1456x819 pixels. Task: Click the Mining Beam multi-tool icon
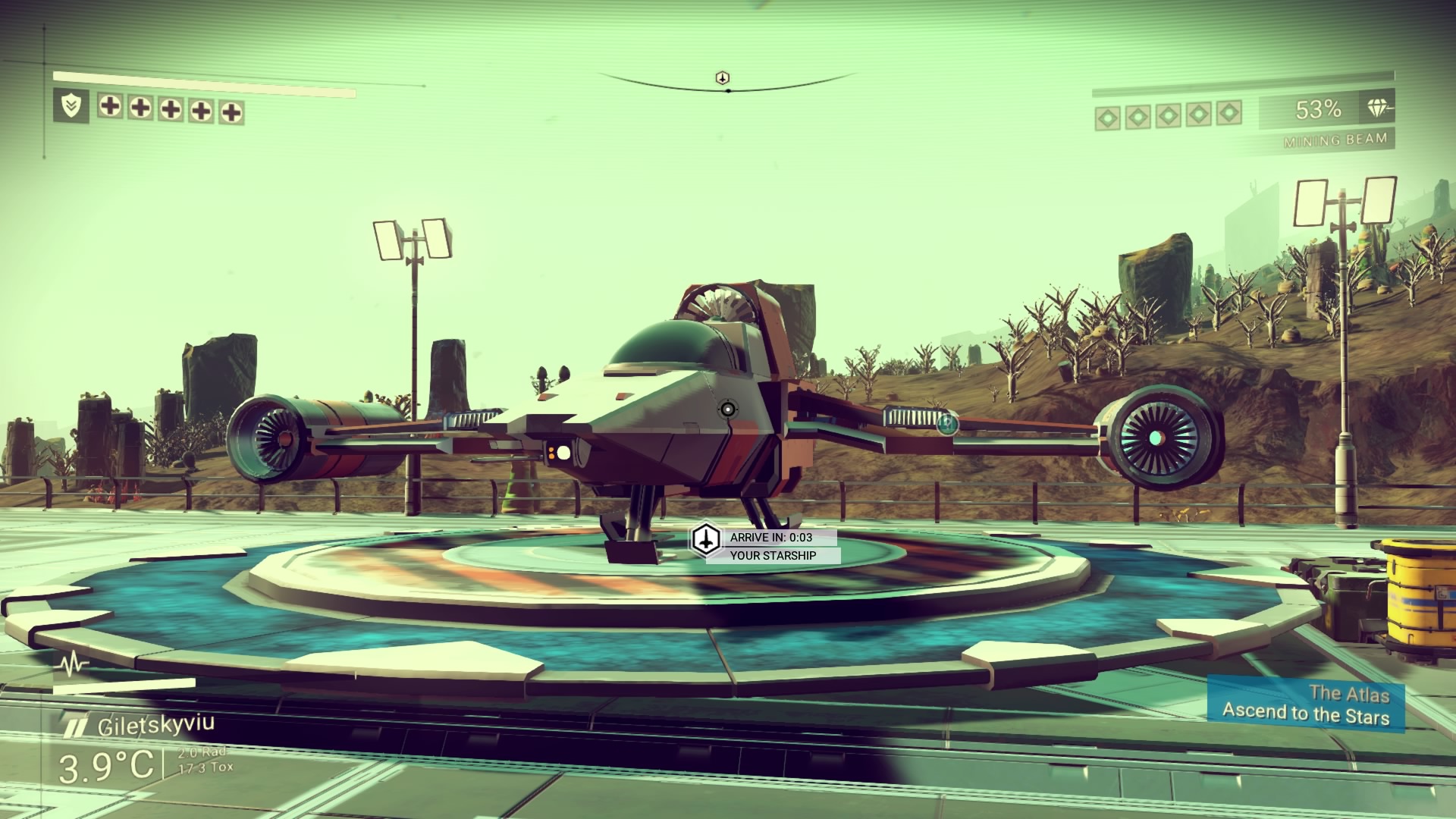(x=1379, y=109)
